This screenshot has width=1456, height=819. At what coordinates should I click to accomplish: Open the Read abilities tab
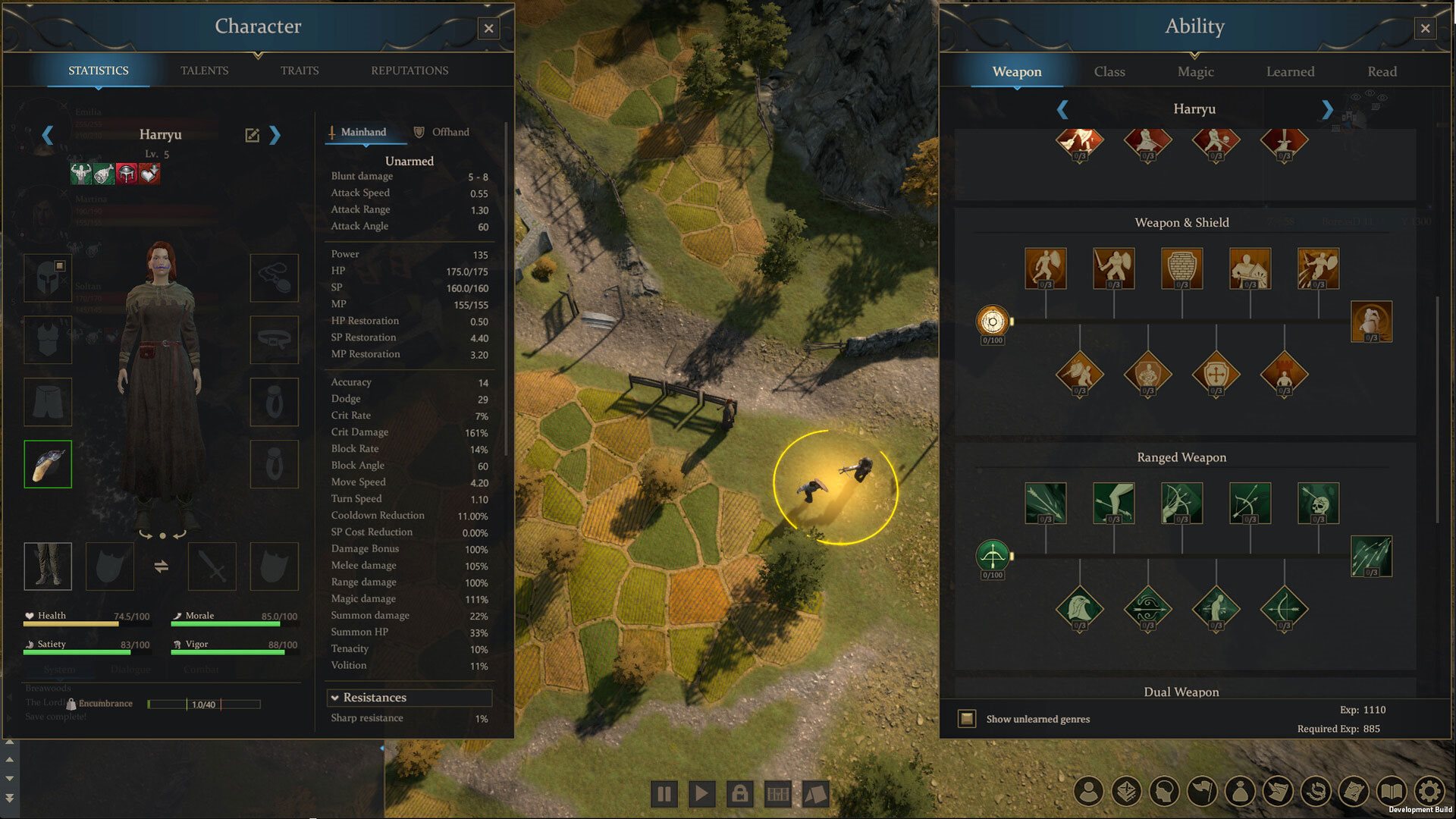[1382, 71]
